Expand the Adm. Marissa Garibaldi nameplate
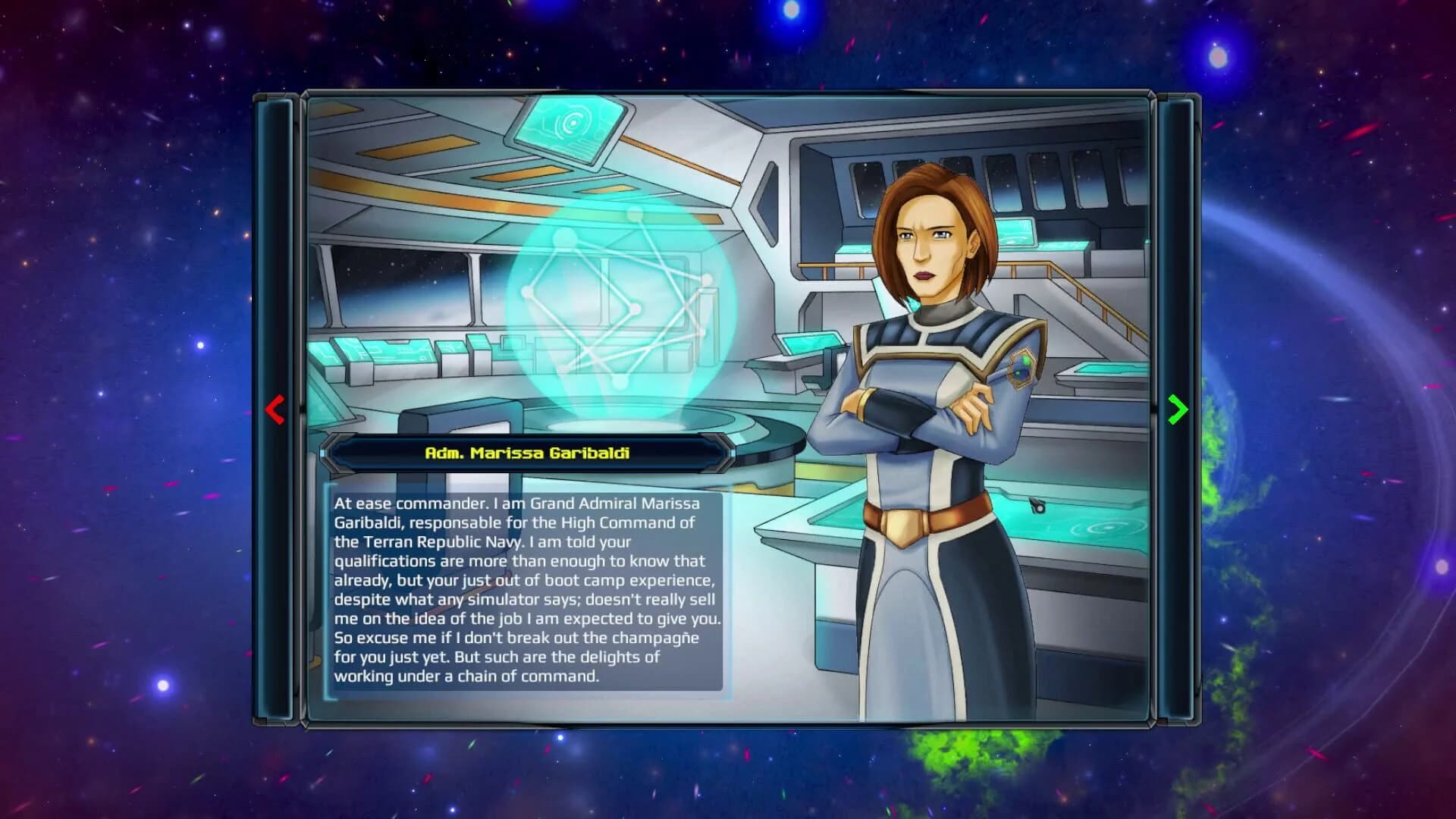Viewport: 1456px width, 819px height. pos(532,453)
